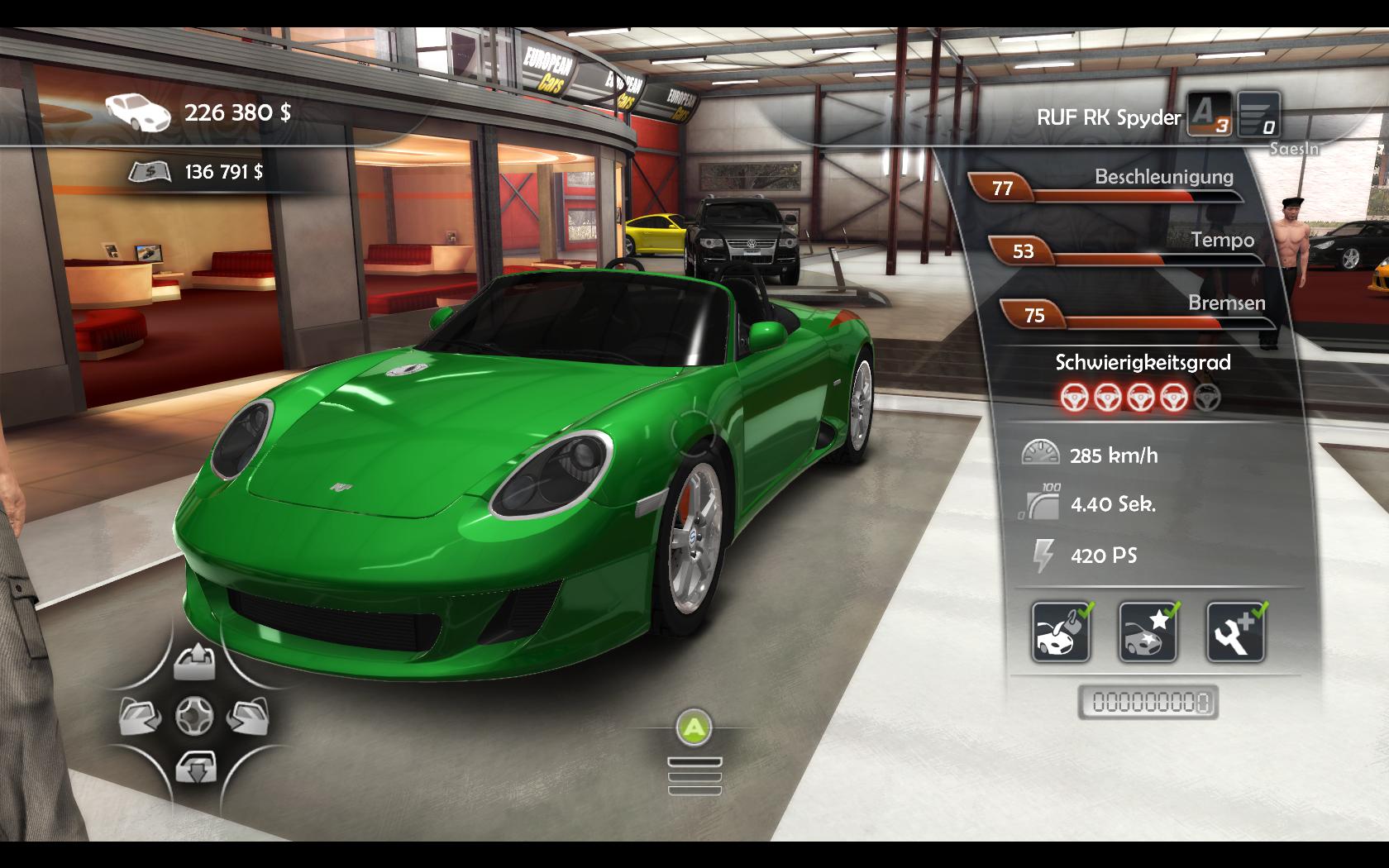
Task: Activate the left car door icon
Action: click(141, 716)
